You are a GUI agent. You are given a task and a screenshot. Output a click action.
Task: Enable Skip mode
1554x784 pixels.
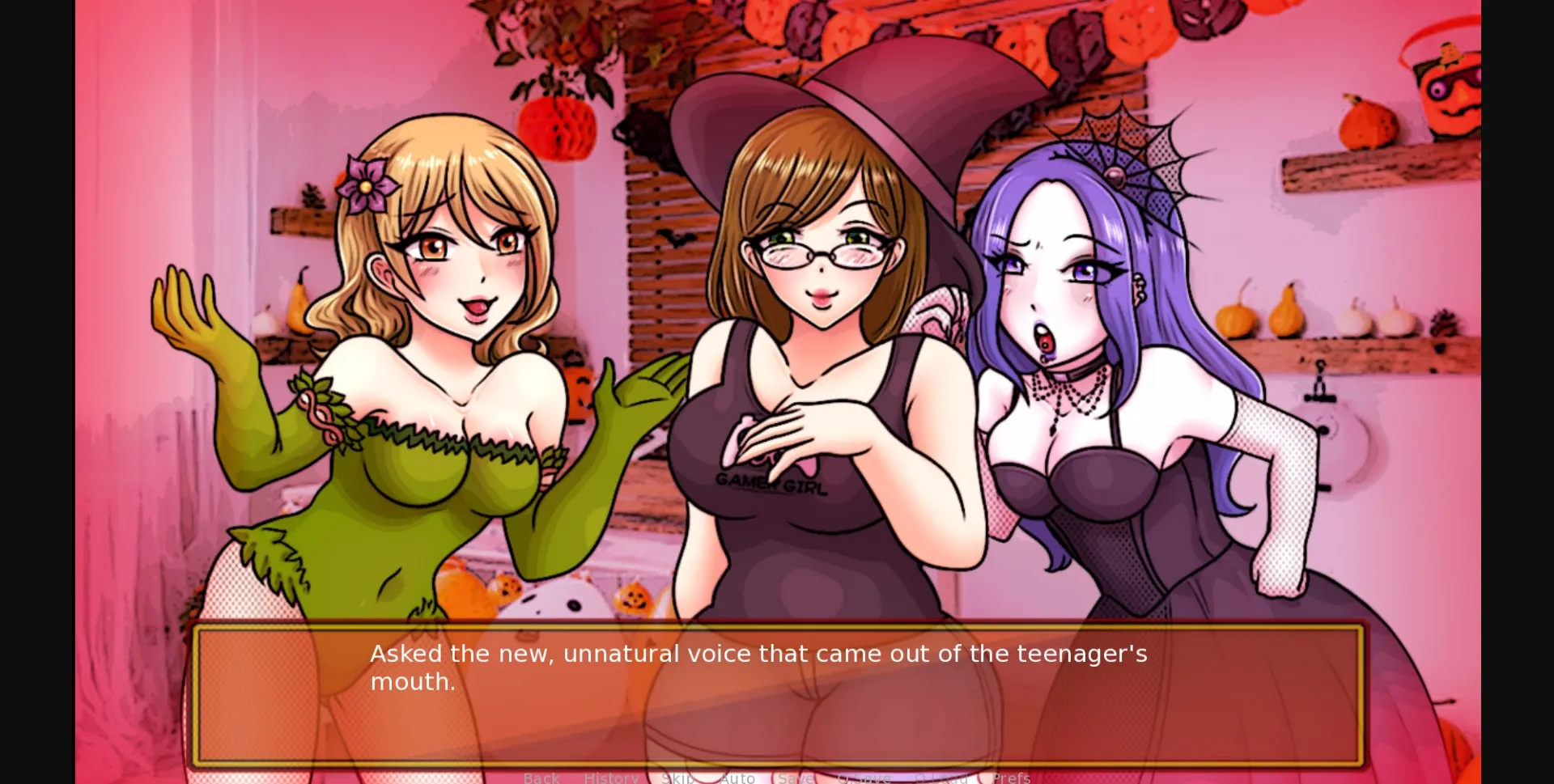[678, 777]
